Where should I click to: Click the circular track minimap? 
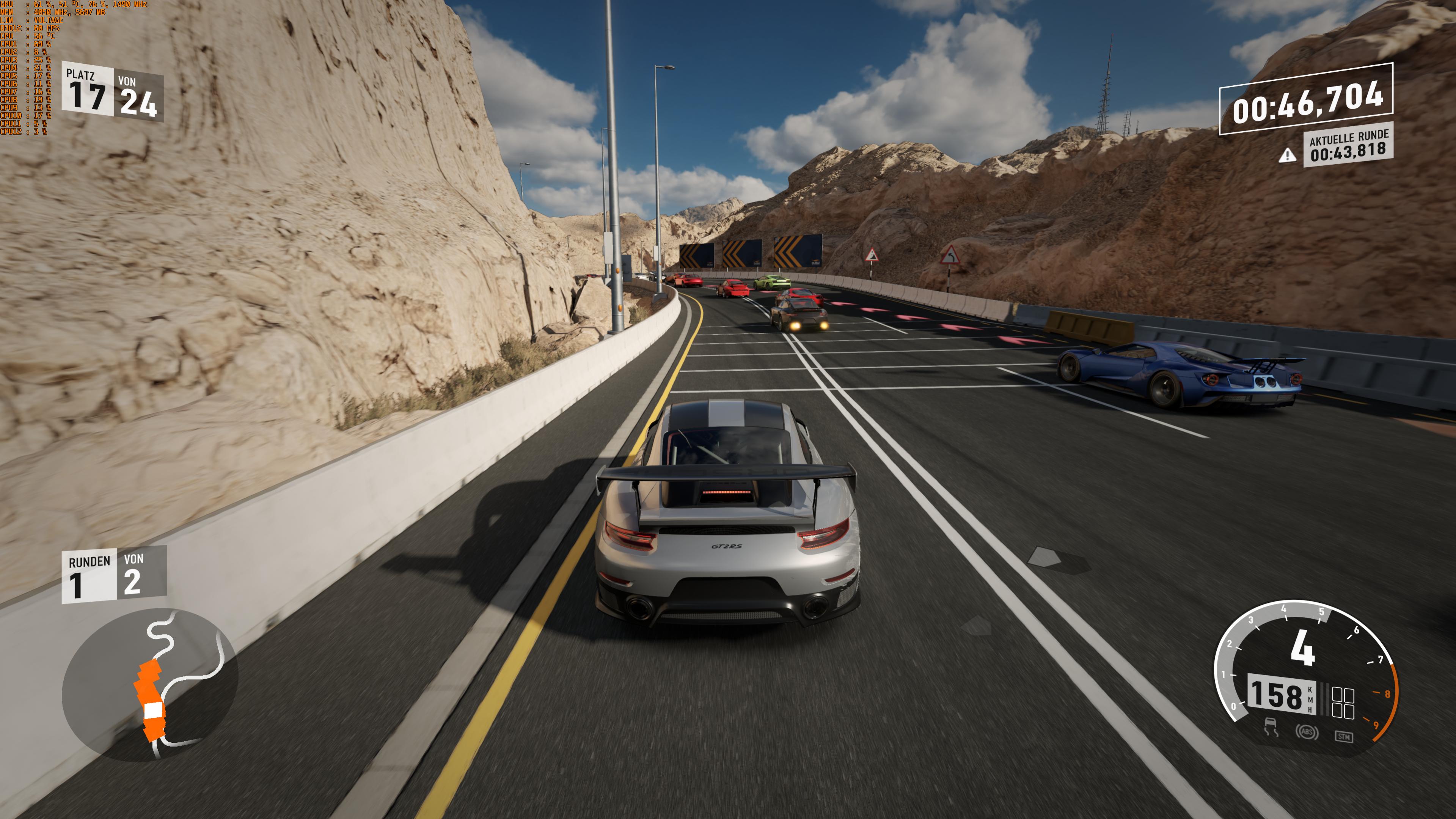(x=150, y=684)
